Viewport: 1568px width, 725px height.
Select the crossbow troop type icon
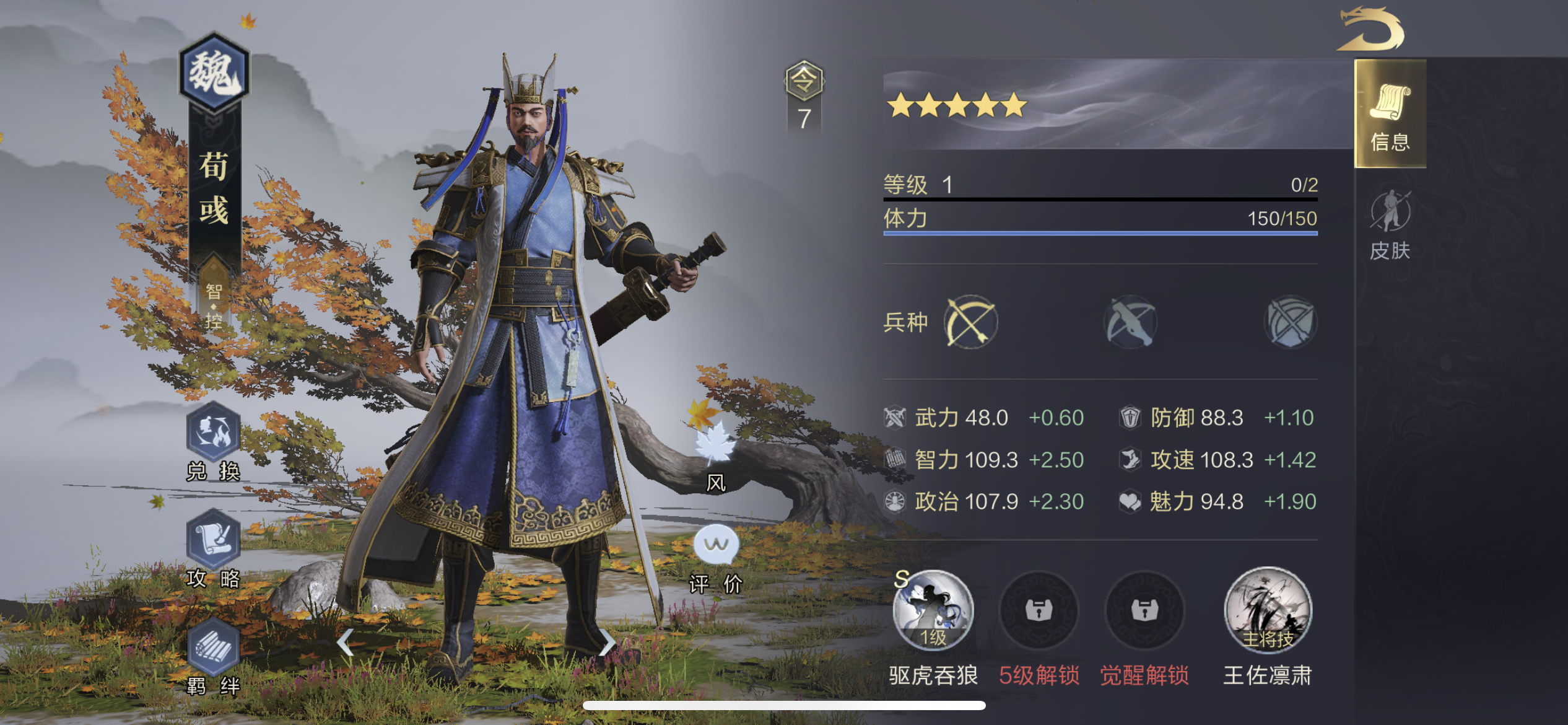tap(1130, 321)
